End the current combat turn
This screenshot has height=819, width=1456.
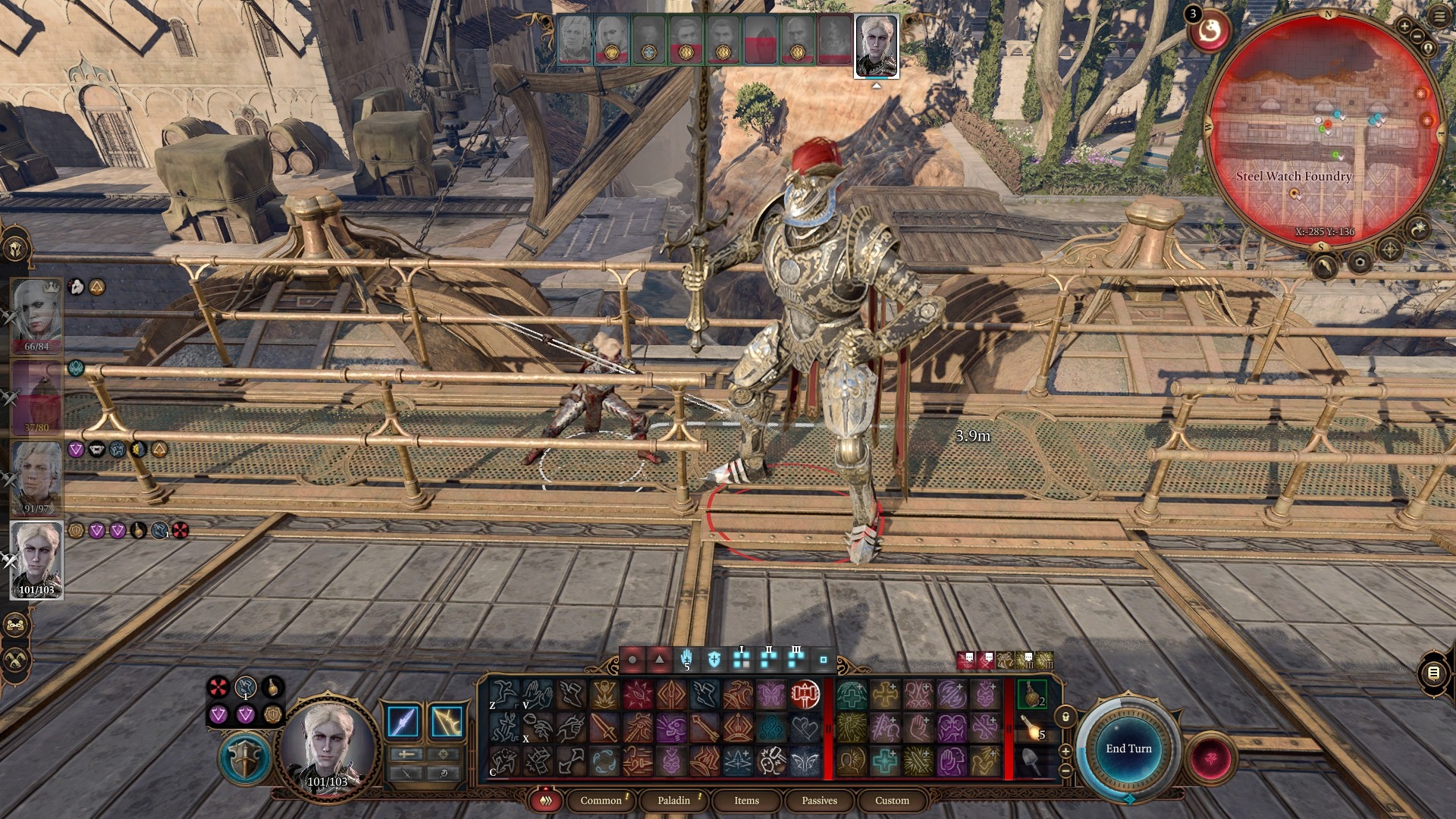[1128, 748]
